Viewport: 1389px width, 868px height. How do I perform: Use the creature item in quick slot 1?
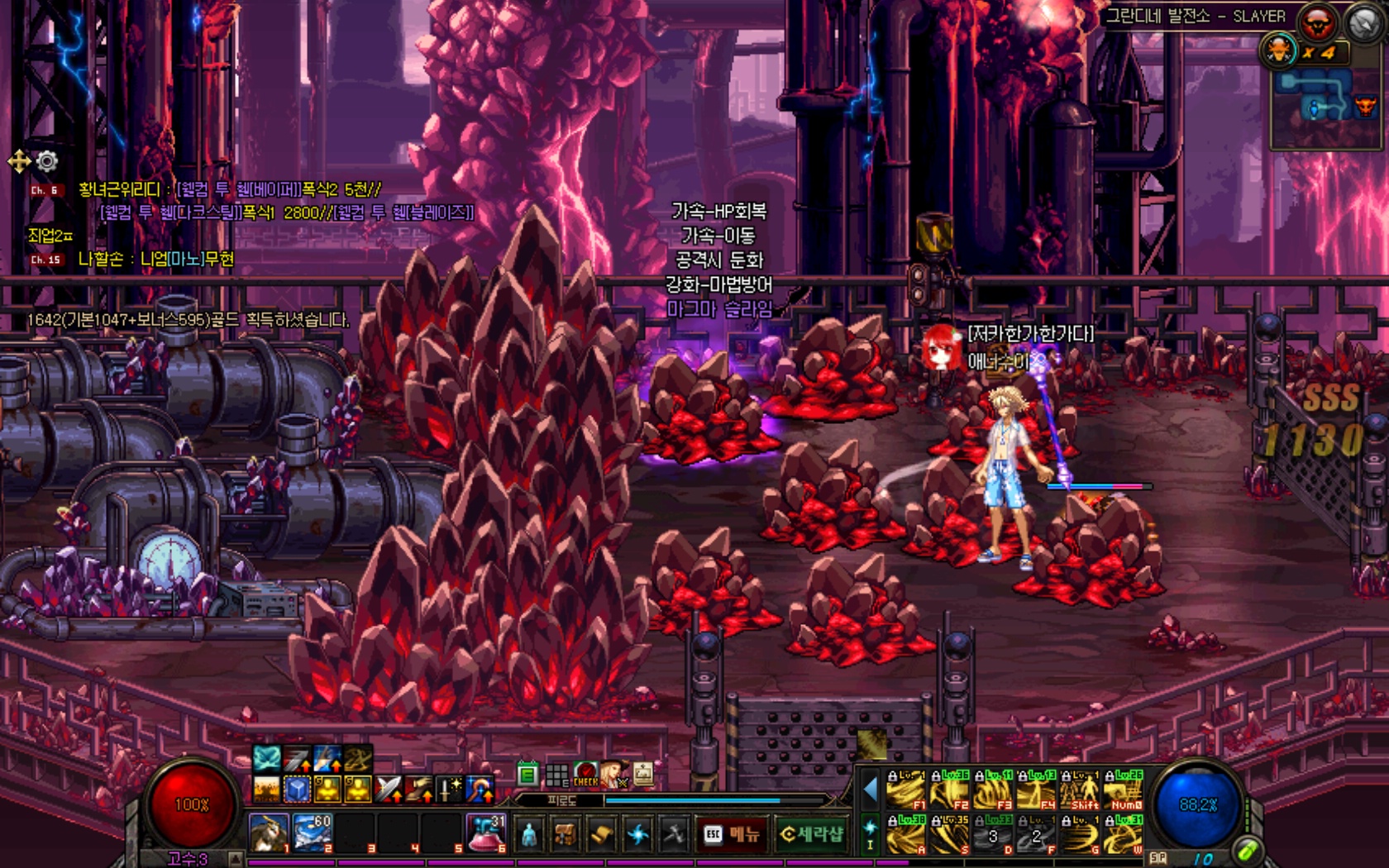(270, 832)
